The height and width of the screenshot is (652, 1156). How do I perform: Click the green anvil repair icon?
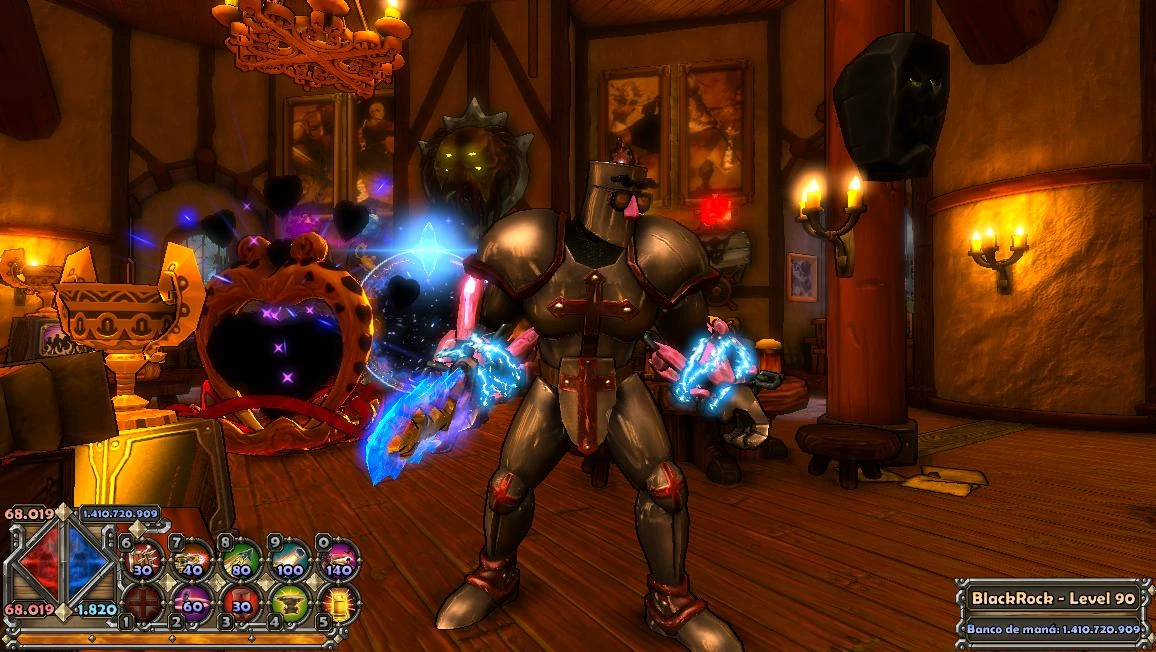coord(290,603)
